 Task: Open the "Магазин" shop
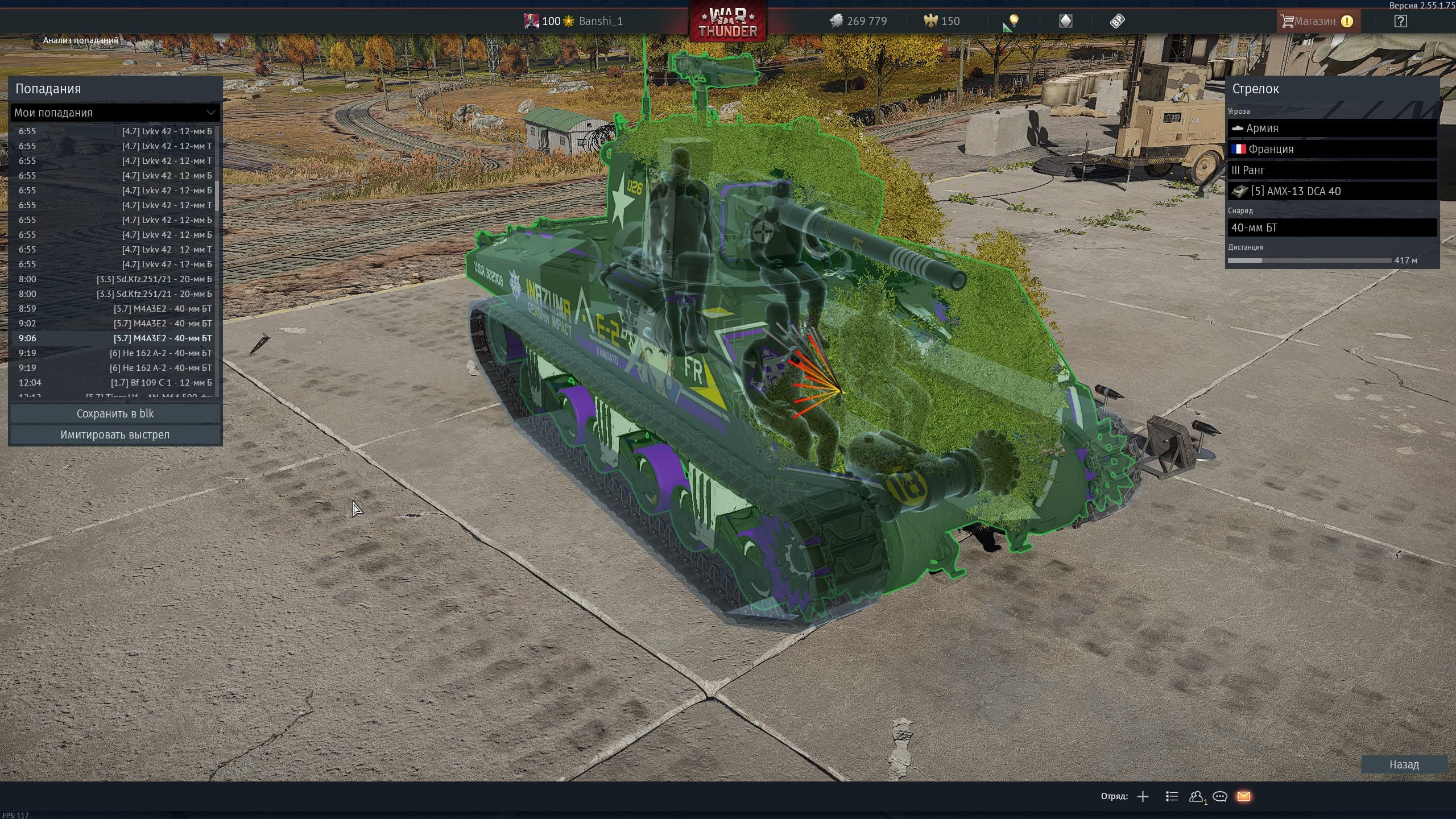(x=1315, y=21)
